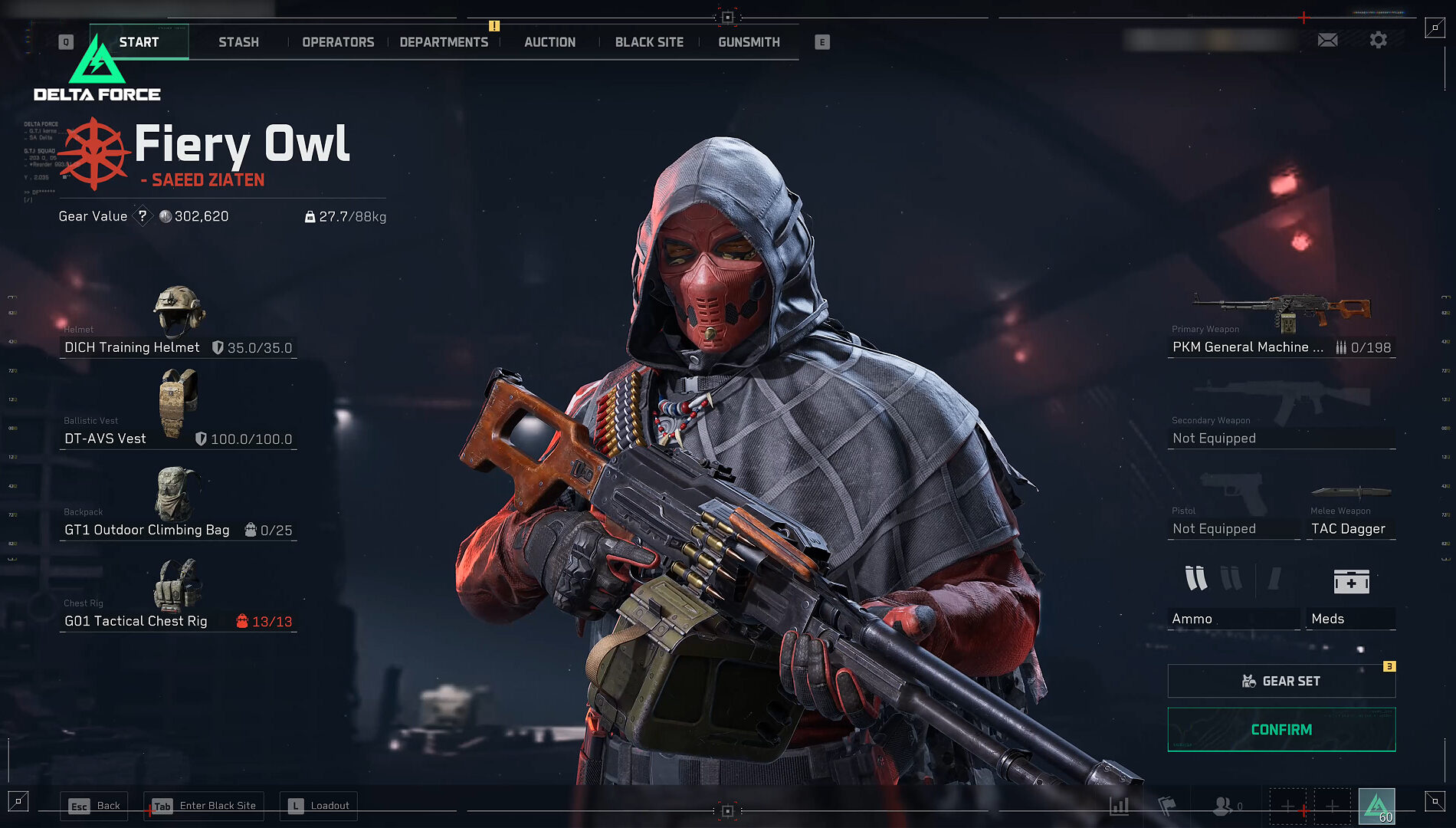The height and width of the screenshot is (828, 1456).
Task: Click the Meds case icon above the Meds slot
Action: coord(1351,580)
